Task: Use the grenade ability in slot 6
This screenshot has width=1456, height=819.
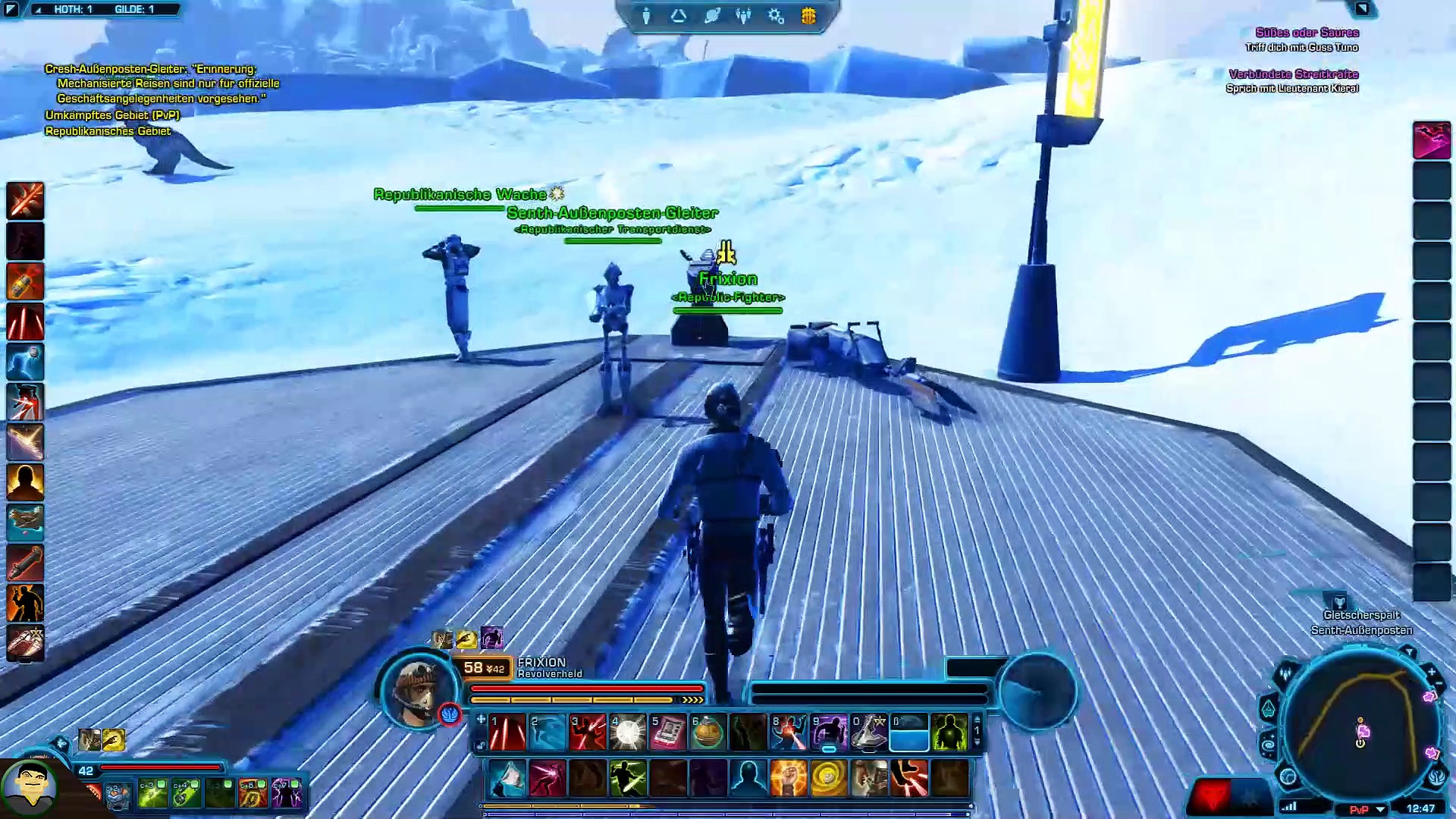Action: [x=708, y=733]
